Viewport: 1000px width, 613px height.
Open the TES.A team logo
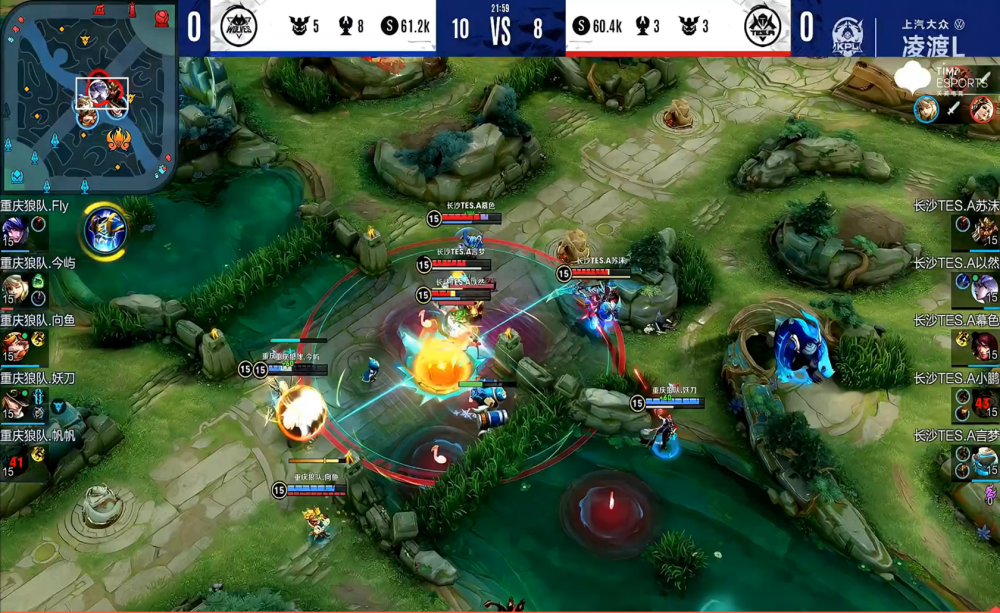(x=762, y=27)
